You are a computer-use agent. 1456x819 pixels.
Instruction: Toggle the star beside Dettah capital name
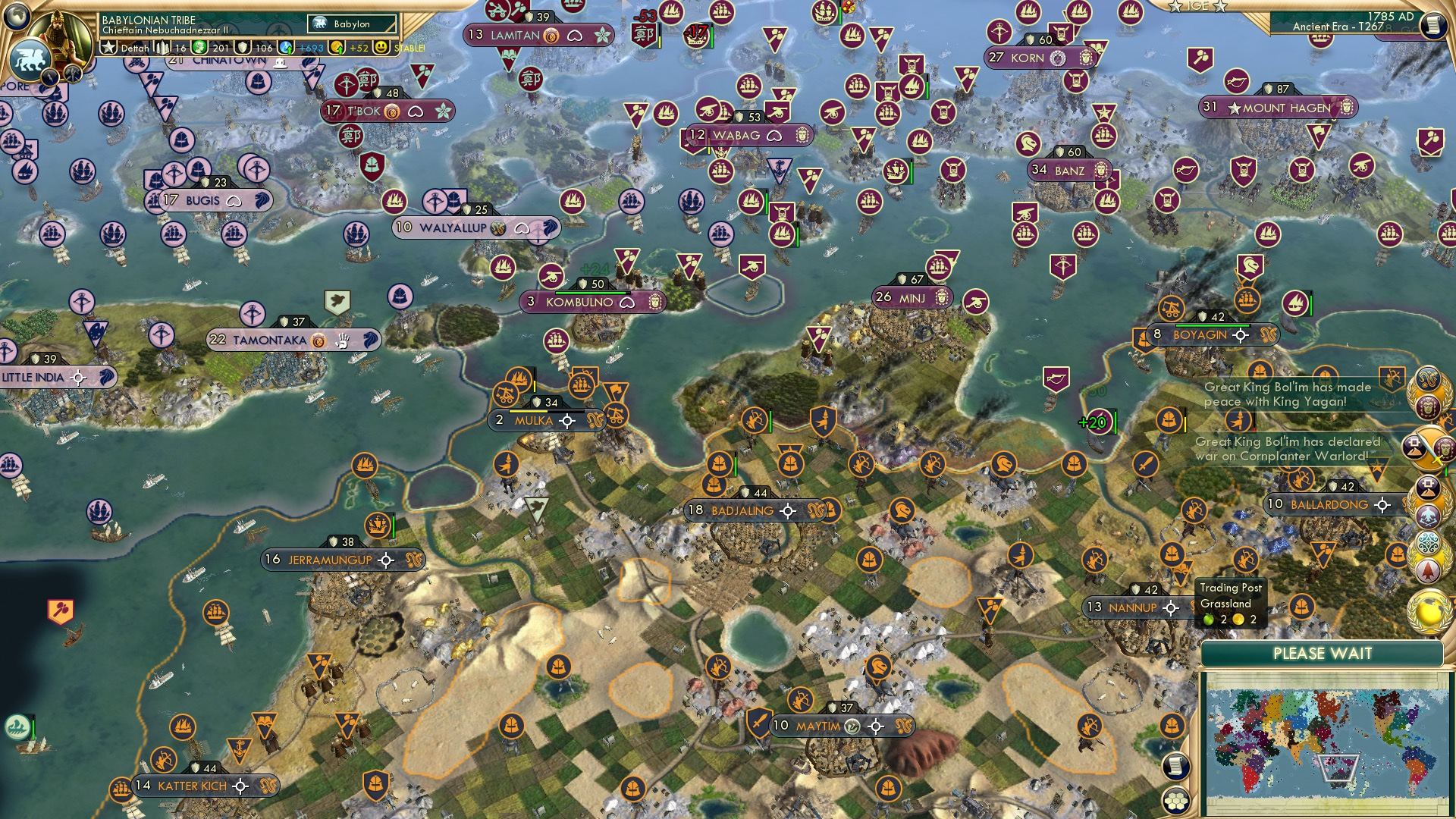[x=109, y=46]
